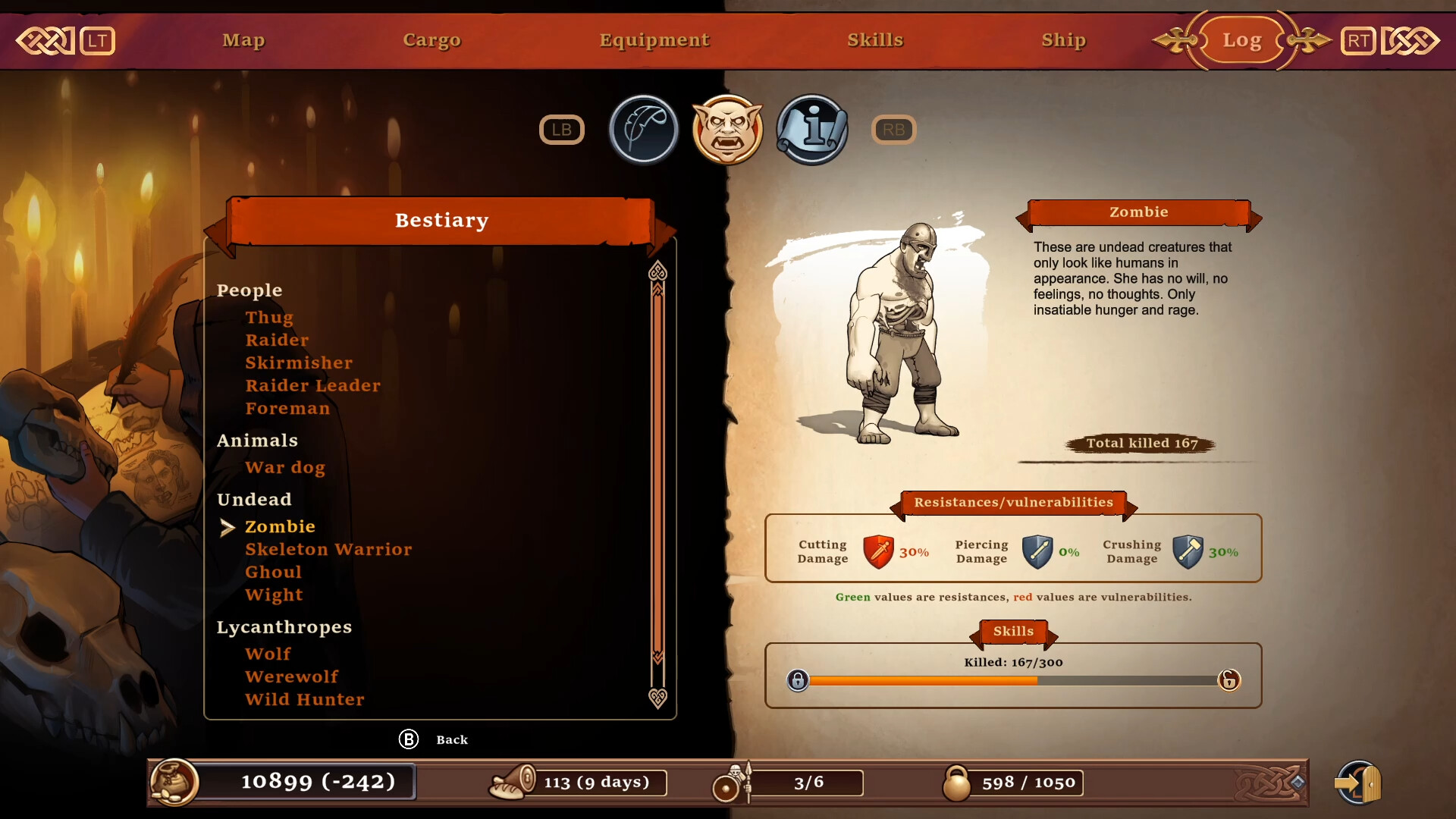The height and width of the screenshot is (819, 1456).
Task: Select the Skeleton Warrior entry
Action: [328, 550]
